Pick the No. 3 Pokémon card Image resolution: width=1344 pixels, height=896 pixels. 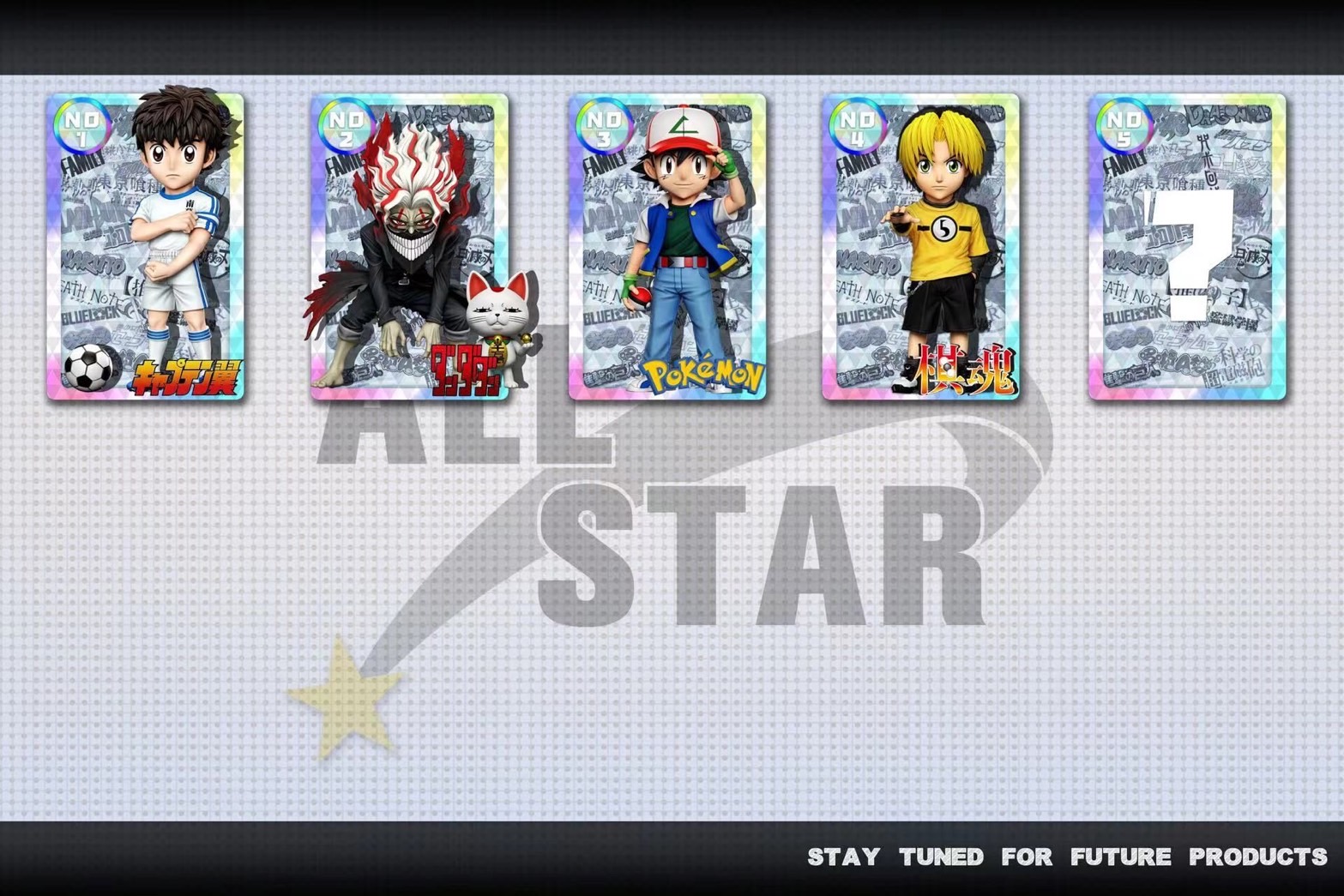pos(667,247)
